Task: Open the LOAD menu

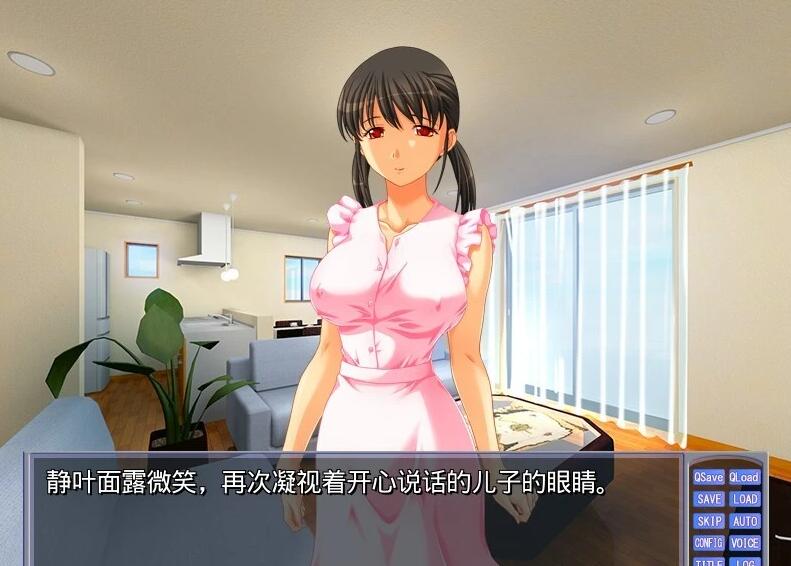Action: point(744,499)
